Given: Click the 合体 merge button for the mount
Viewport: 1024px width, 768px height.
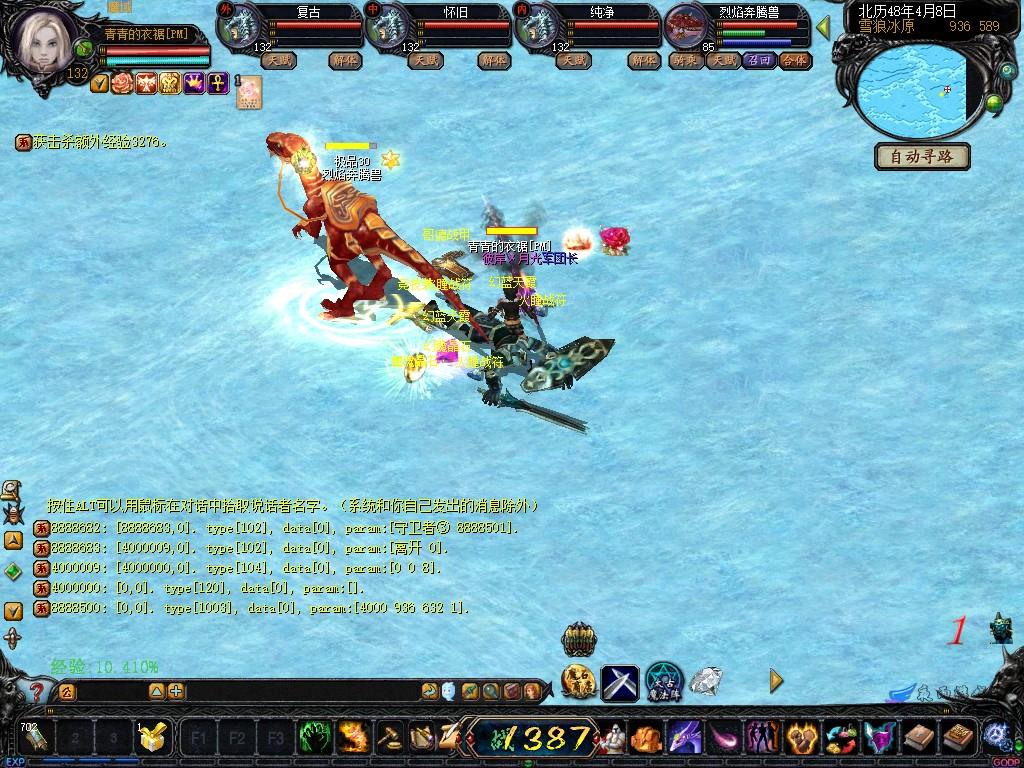Looking at the screenshot, I should 794,60.
